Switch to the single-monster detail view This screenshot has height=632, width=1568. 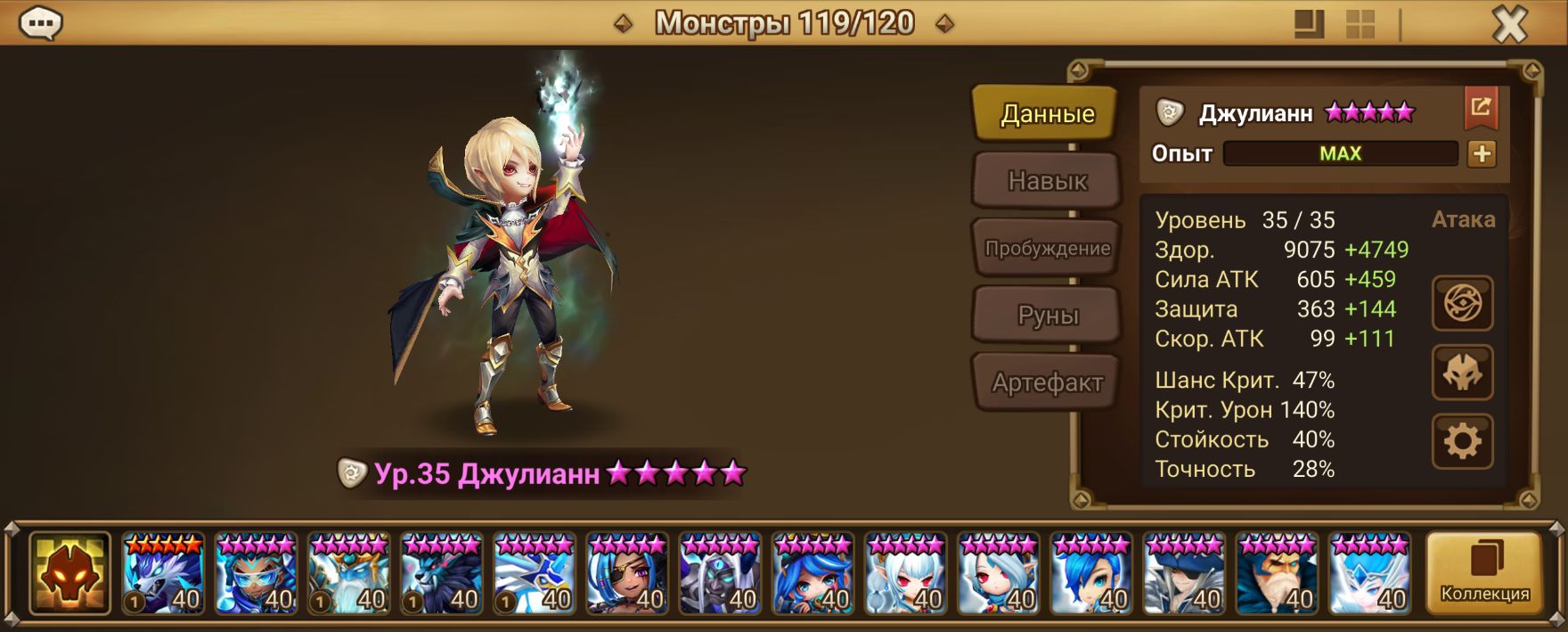[1309, 24]
